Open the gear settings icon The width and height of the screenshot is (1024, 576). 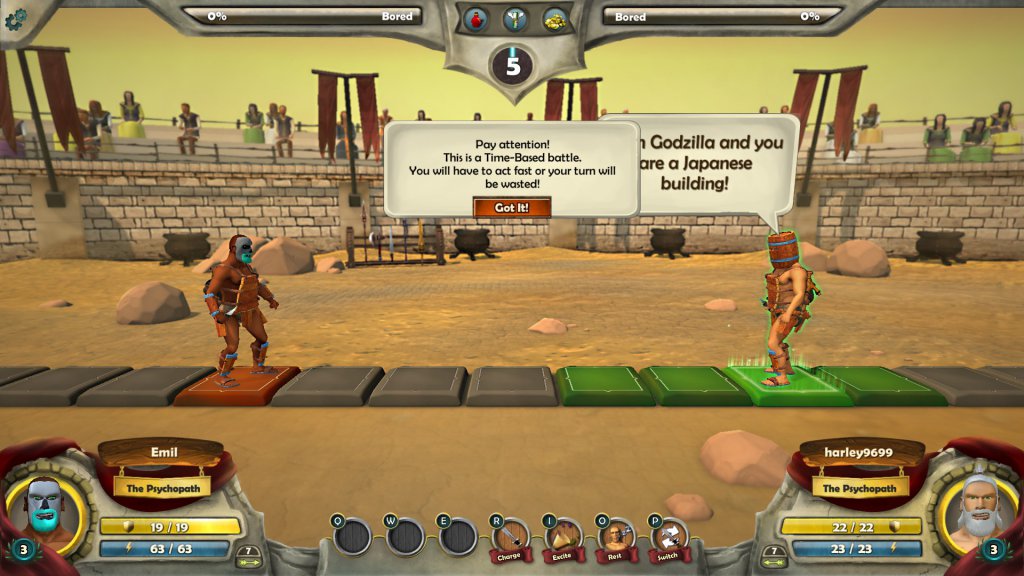[15, 19]
